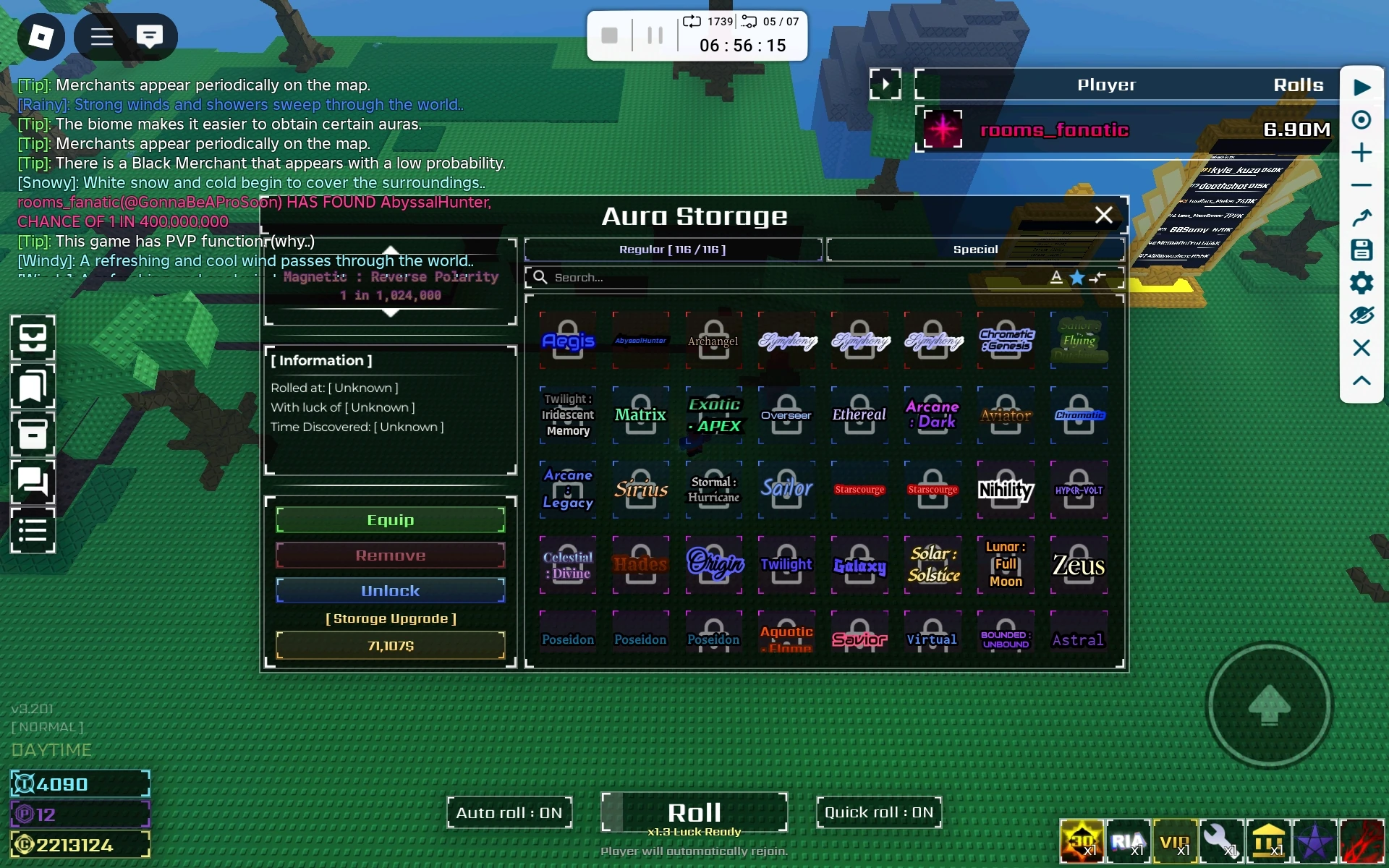Open the save icon in the right sidebar
1389x868 pixels.
(1363, 250)
